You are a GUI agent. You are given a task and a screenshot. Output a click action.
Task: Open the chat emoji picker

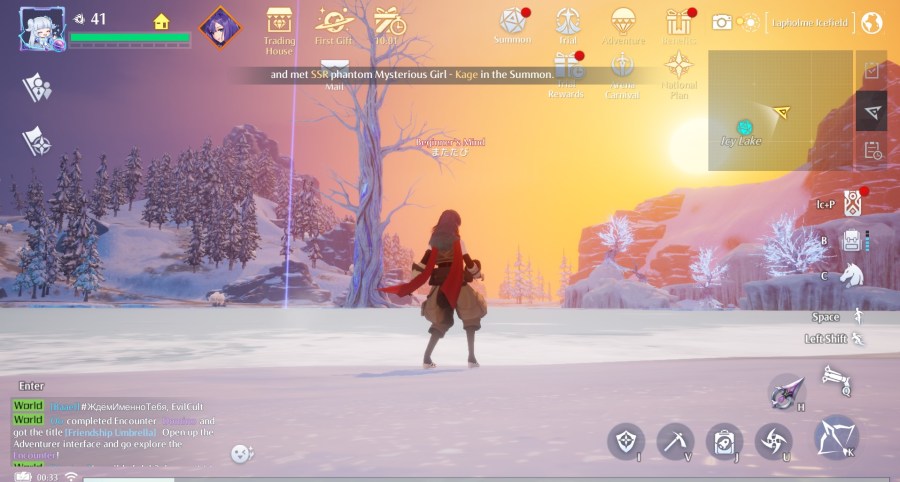(241, 453)
